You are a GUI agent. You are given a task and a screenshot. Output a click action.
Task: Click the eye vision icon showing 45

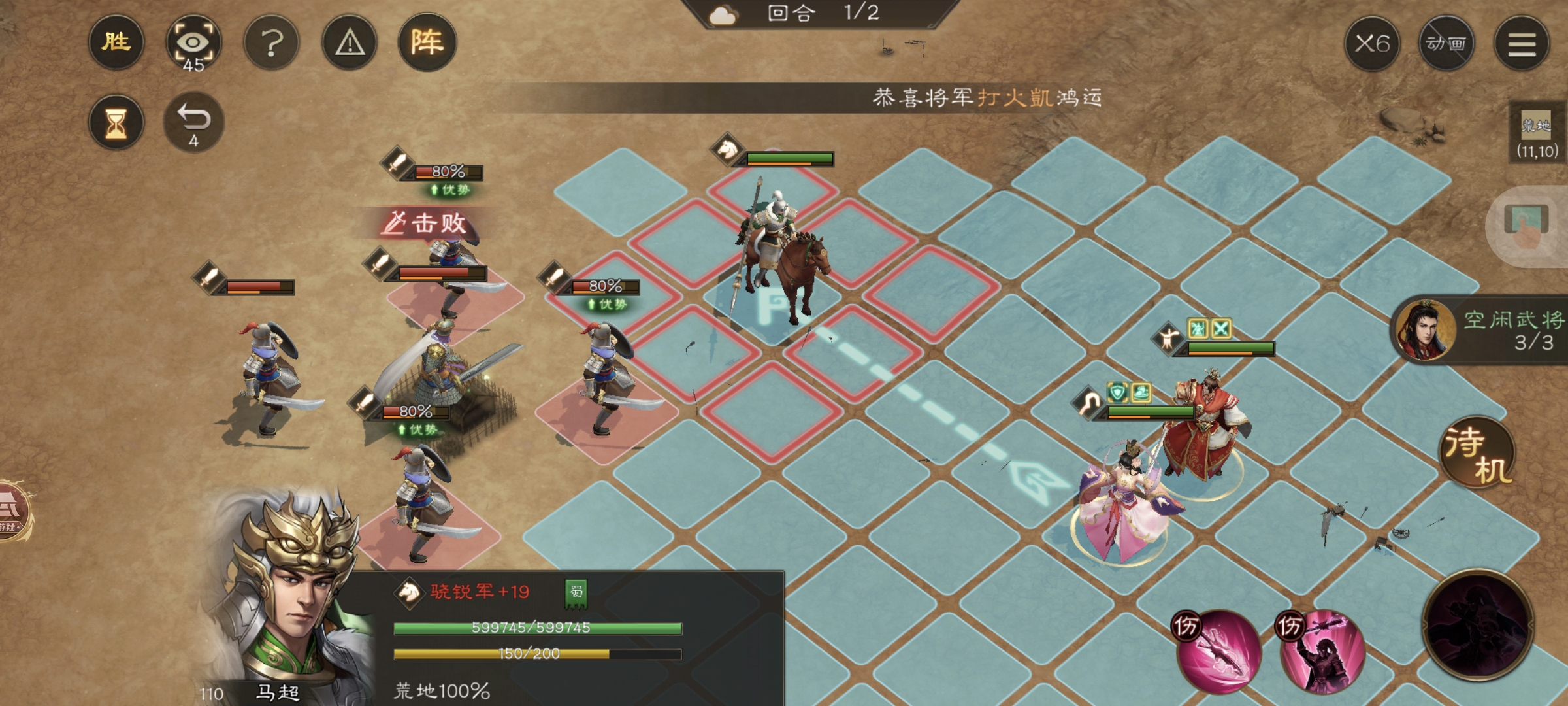coord(194,42)
